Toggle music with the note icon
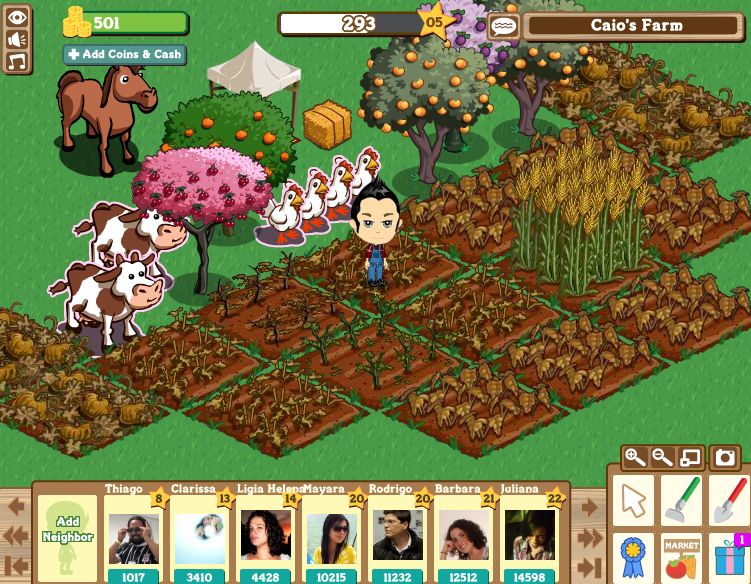This screenshot has width=751, height=584. 17,62
